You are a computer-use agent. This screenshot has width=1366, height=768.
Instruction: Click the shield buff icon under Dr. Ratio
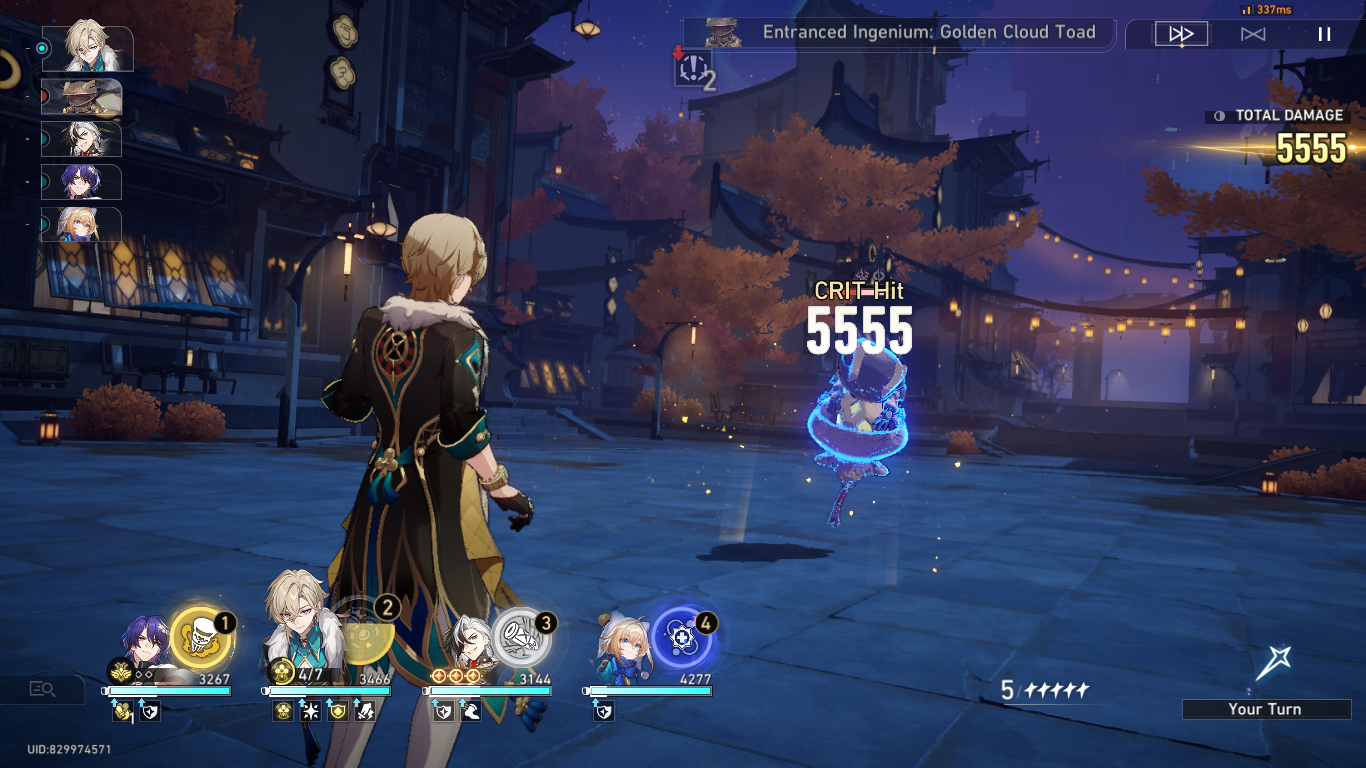pos(151,711)
